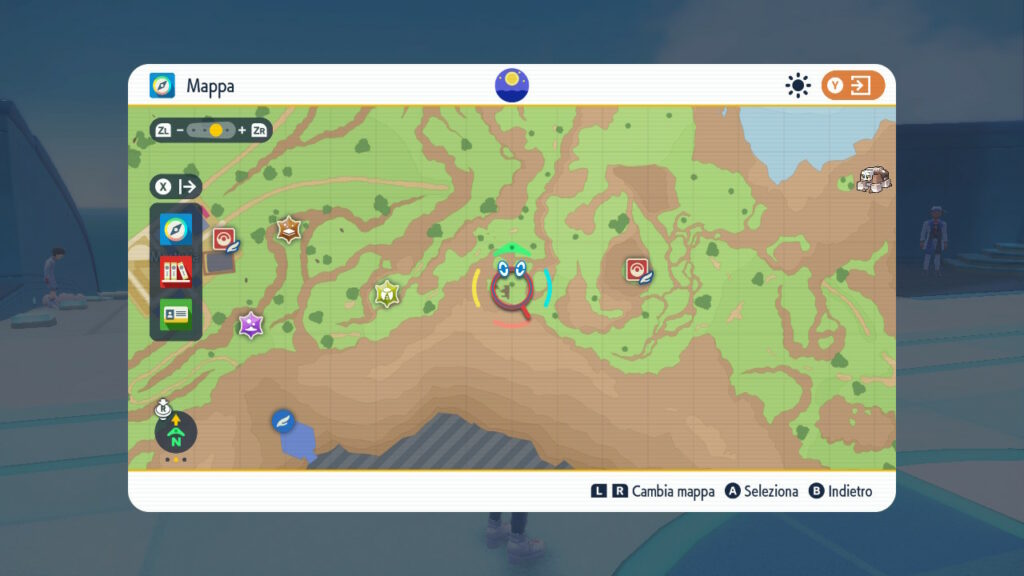This screenshot has height=576, width=1024.
Task: Select the yellow-green Tera Raid crystal marker
Action: click(387, 294)
